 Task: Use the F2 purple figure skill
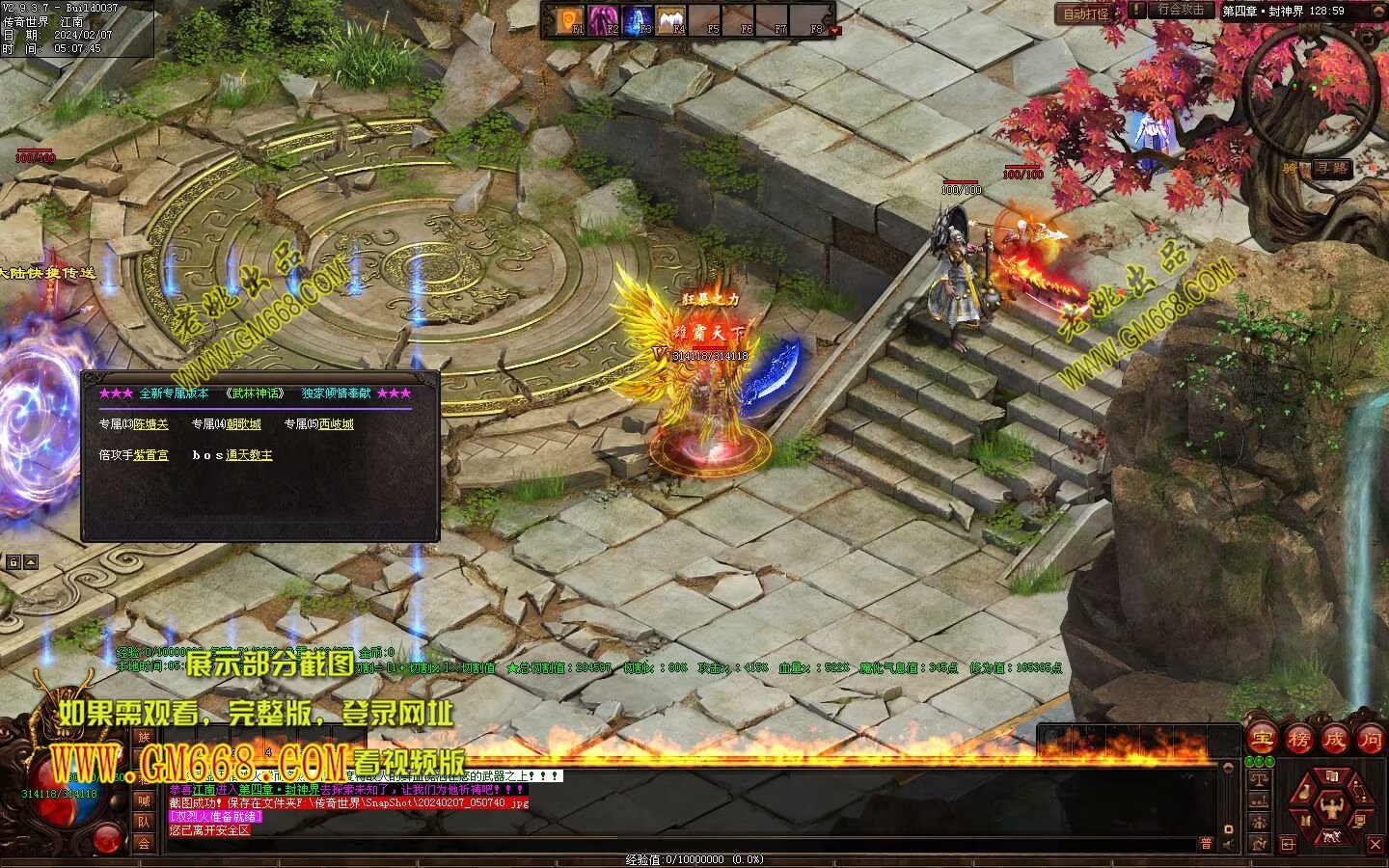tap(604, 19)
